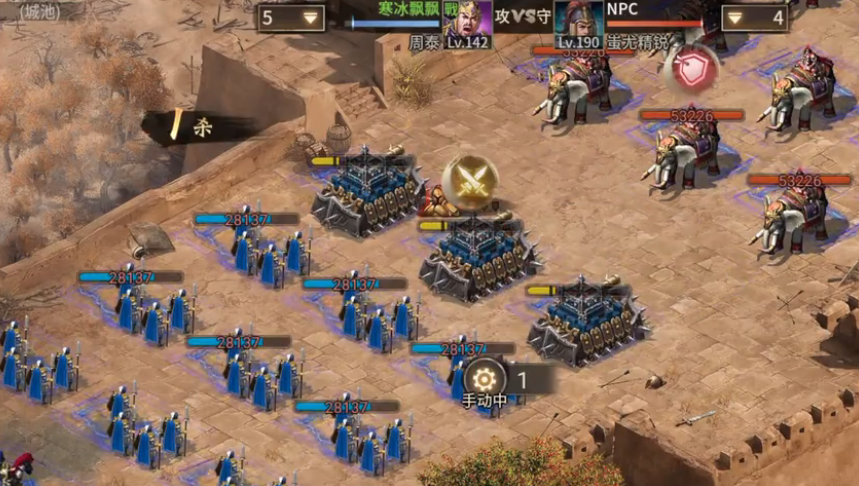This screenshot has height=486, width=859.
Task: Activate the golden crossed swords attack skill
Action: click(x=470, y=181)
